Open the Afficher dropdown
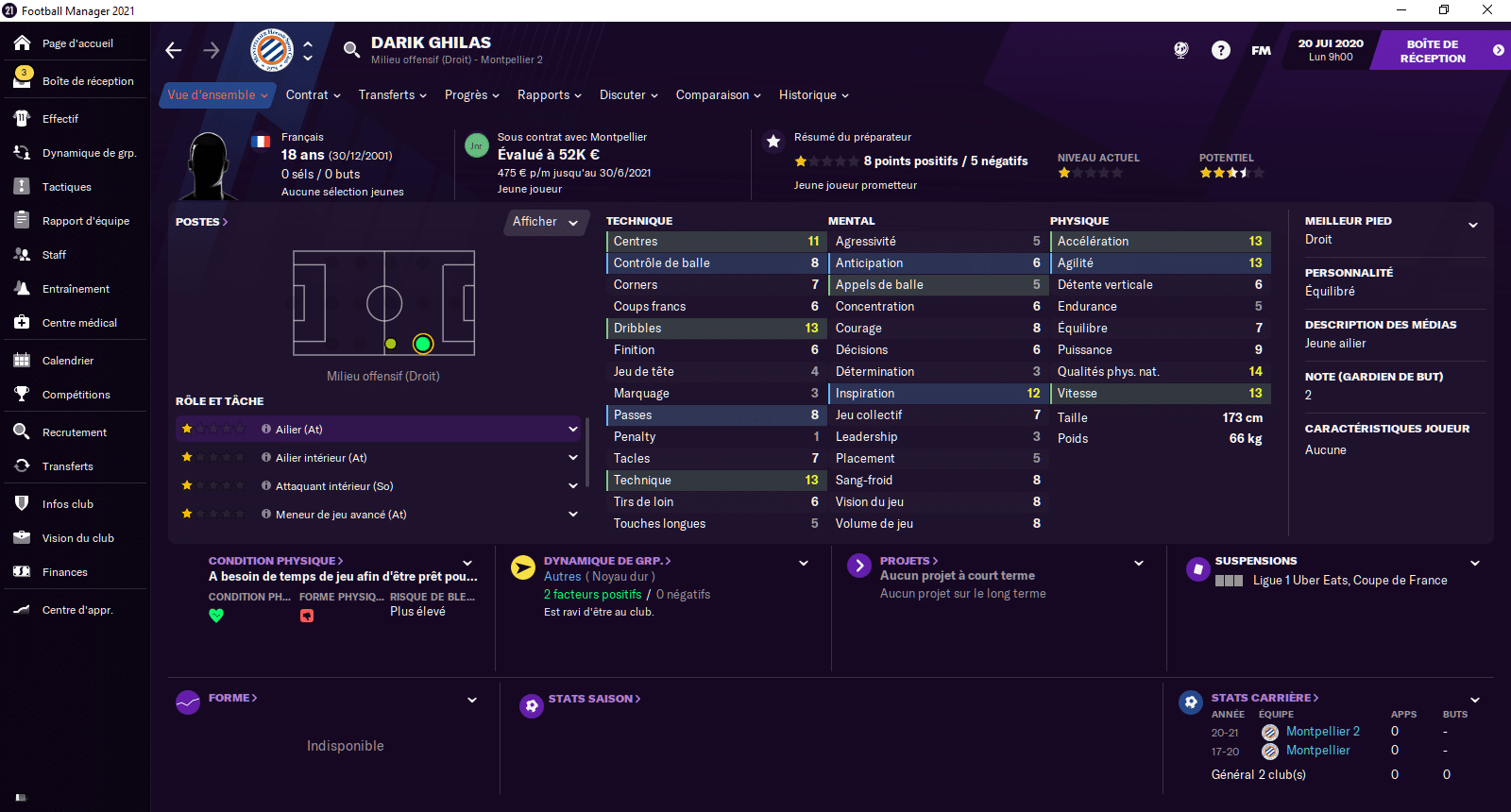 coord(545,222)
